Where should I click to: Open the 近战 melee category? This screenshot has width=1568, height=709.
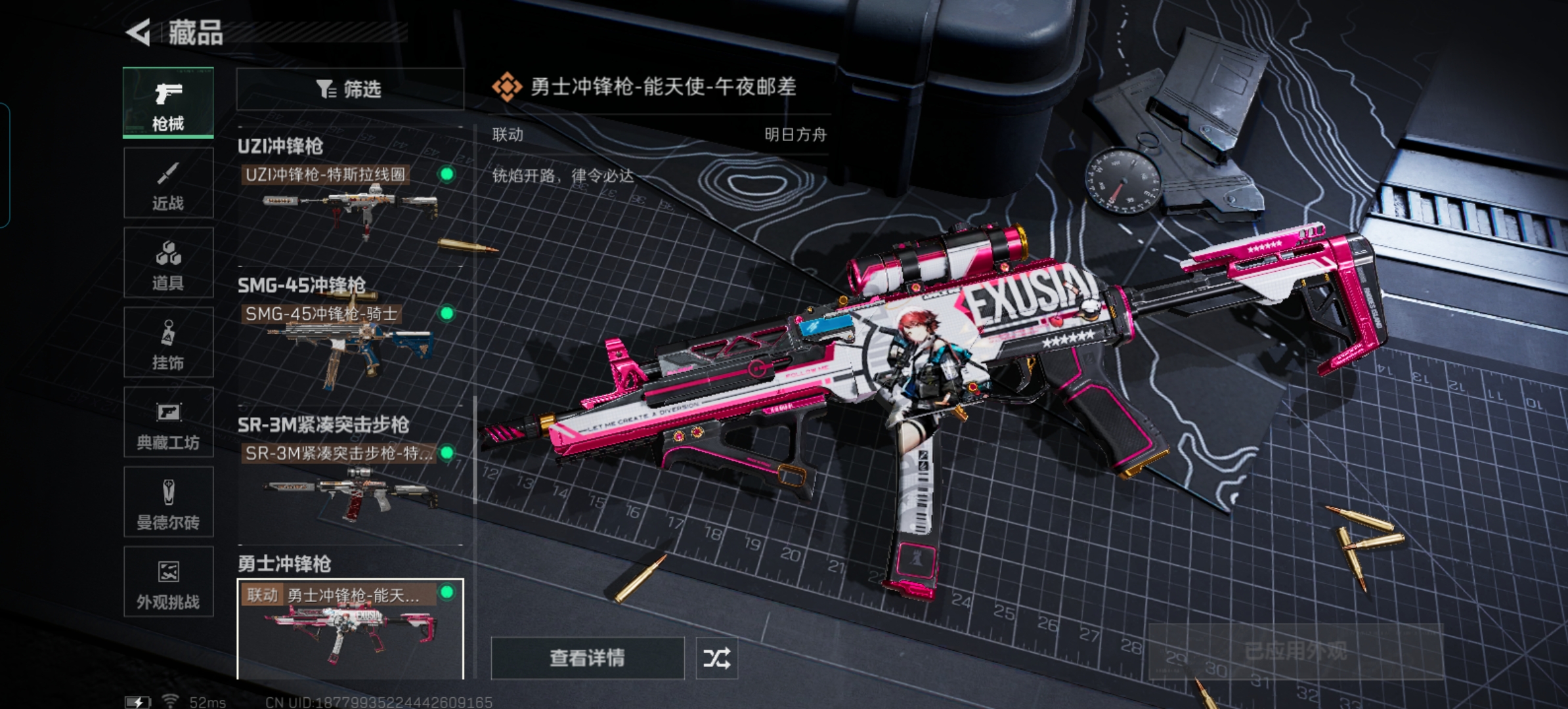pyautogui.click(x=168, y=183)
